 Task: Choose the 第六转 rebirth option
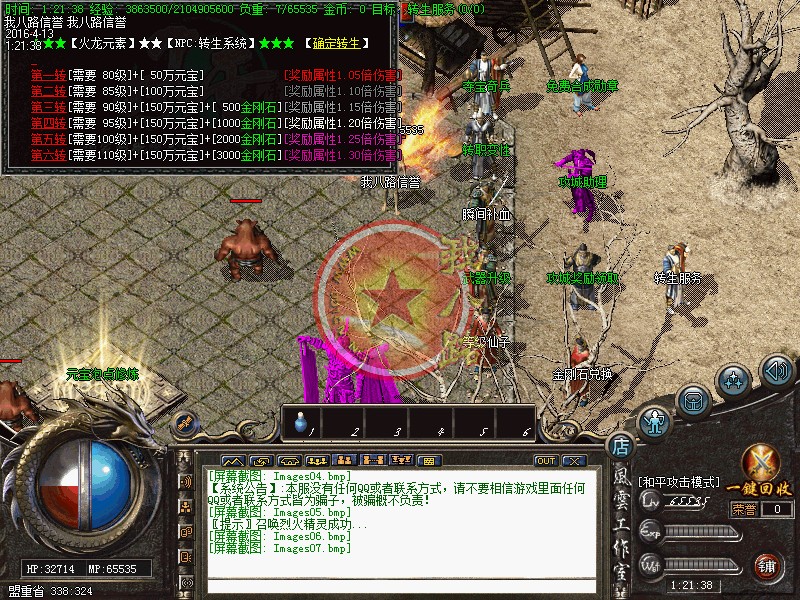(48, 155)
